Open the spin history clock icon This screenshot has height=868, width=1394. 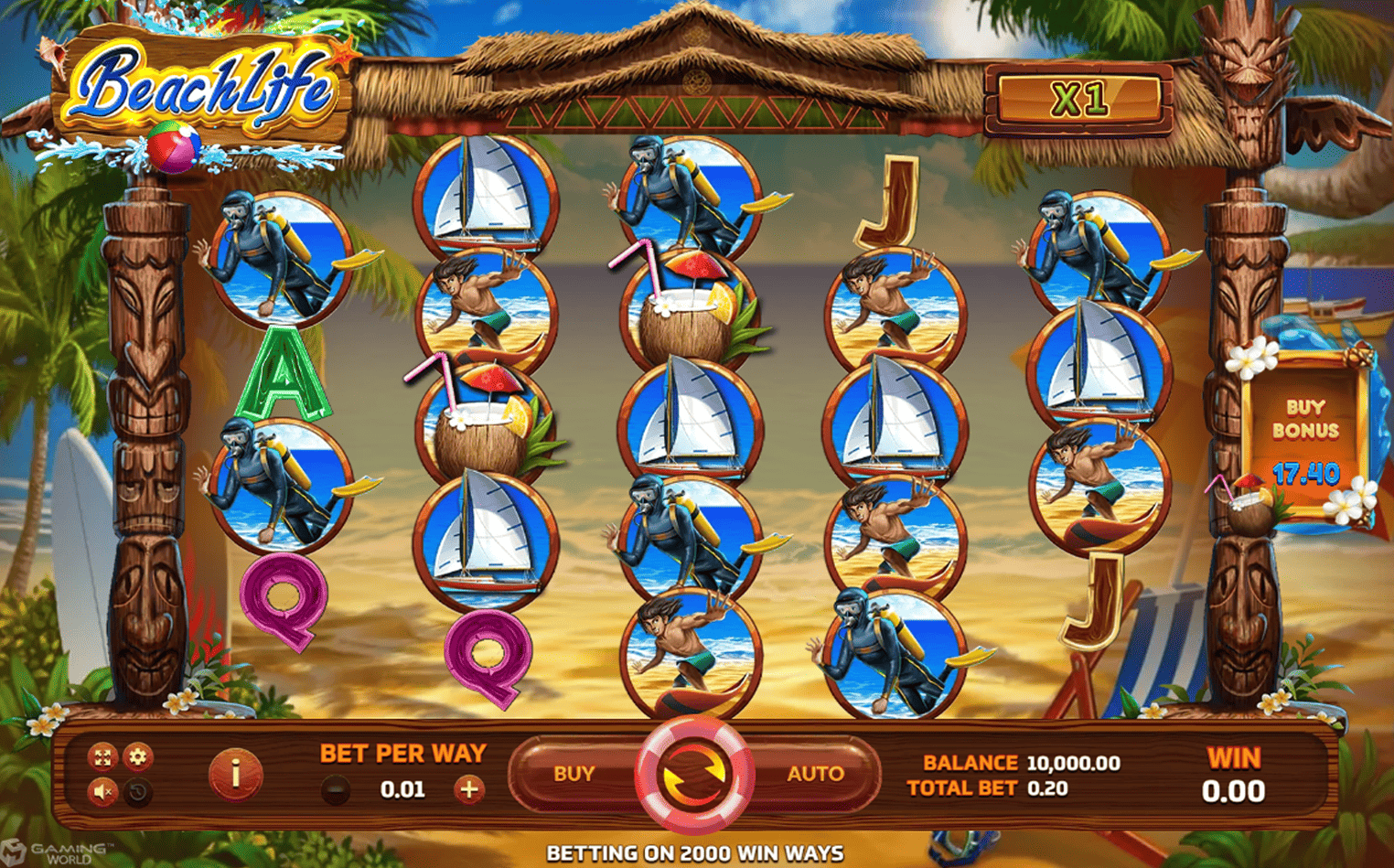138,791
